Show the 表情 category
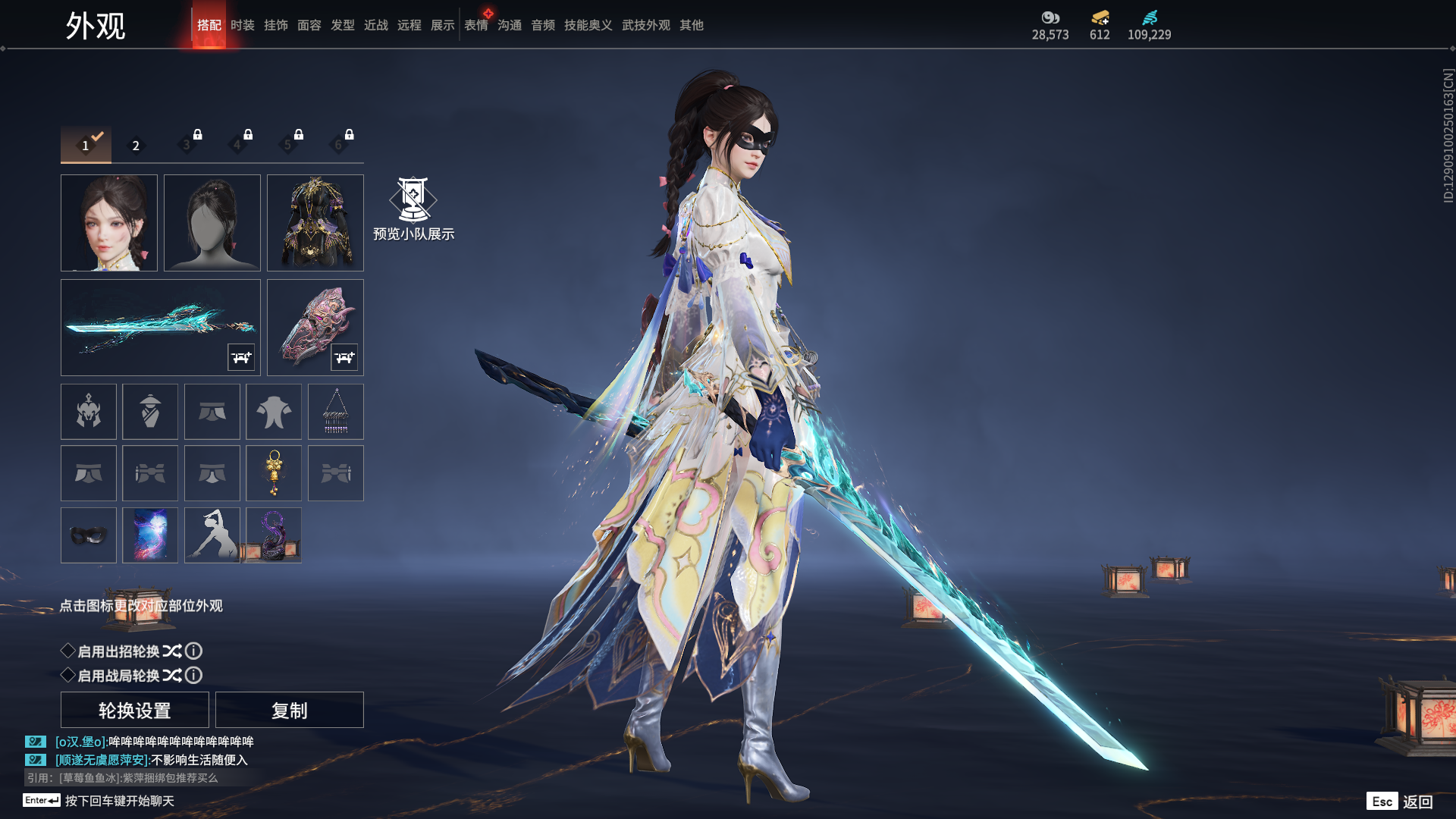 point(475,25)
